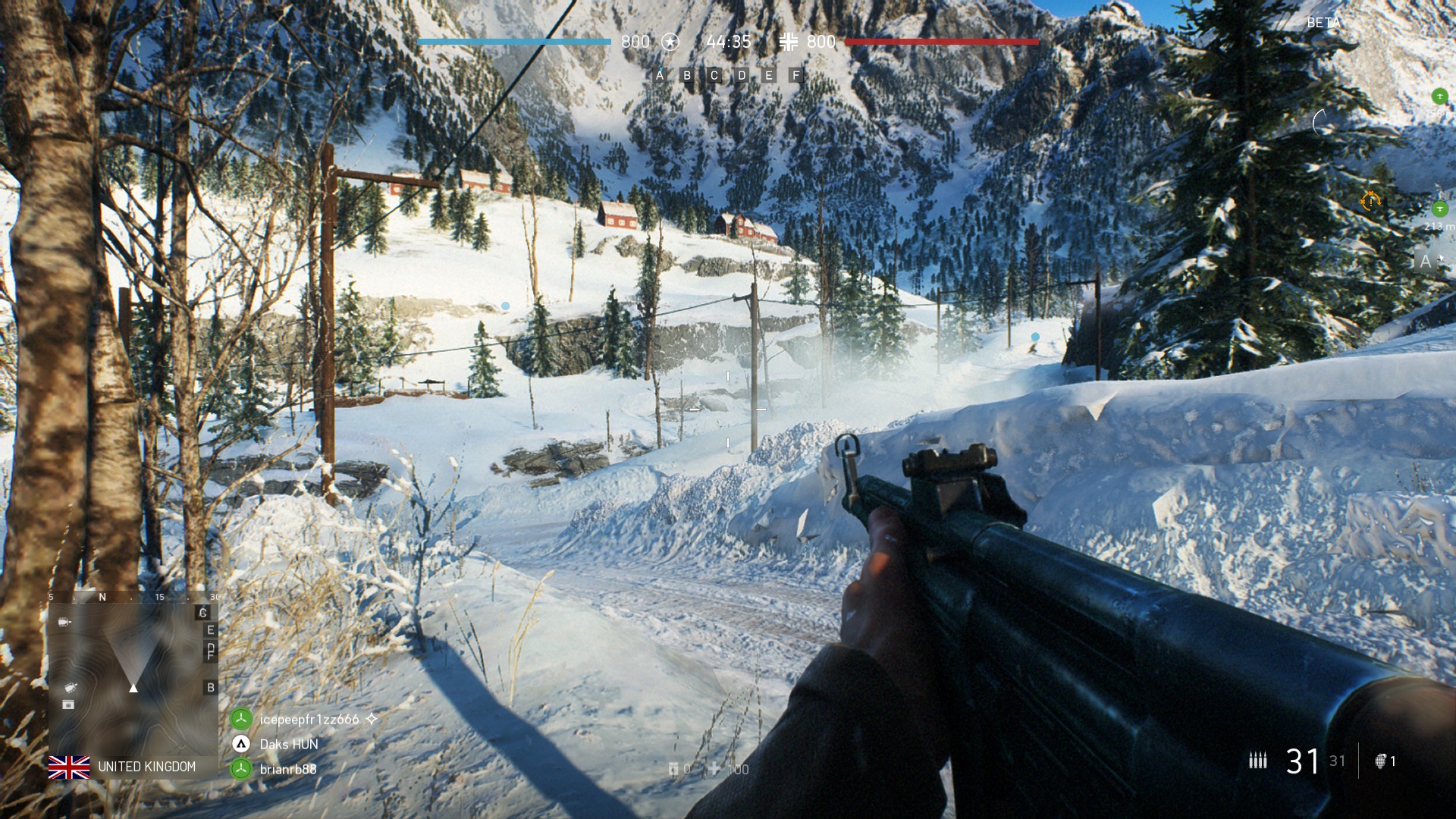Choose squad member brianrb88

(x=288, y=769)
